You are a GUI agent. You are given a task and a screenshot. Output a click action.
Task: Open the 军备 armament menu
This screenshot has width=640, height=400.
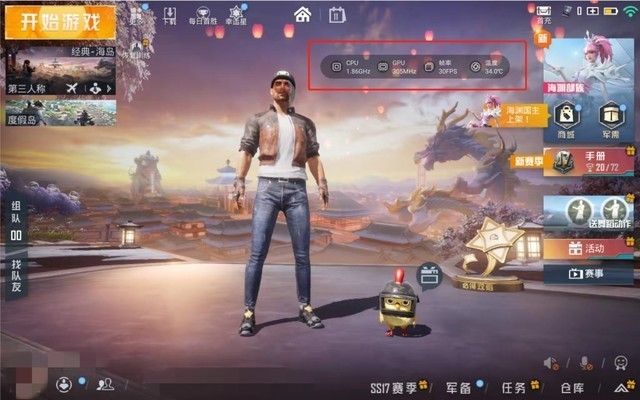[462, 387]
